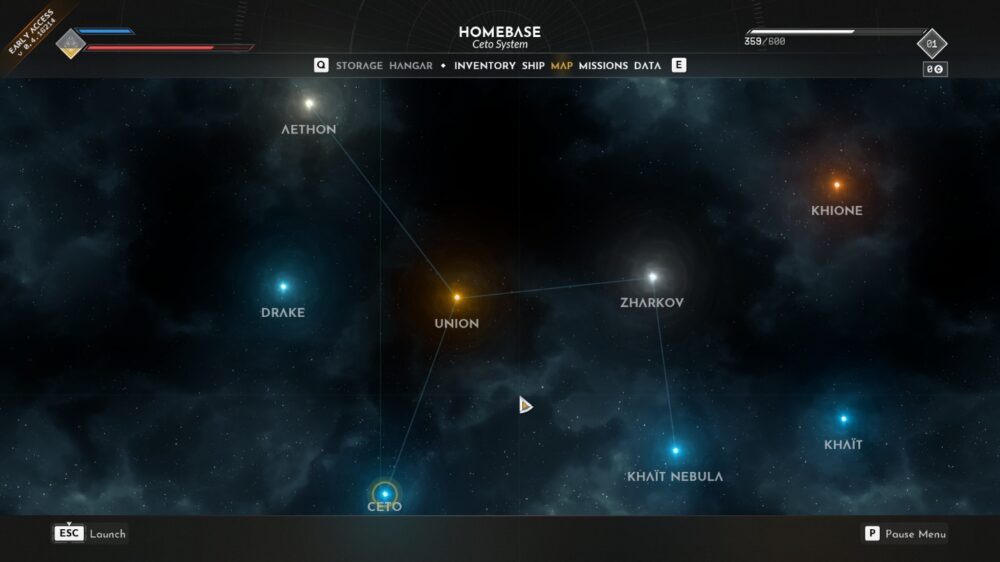1000x562 pixels.
Task: Launch the ship from homebase
Action: [x=91, y=534]
